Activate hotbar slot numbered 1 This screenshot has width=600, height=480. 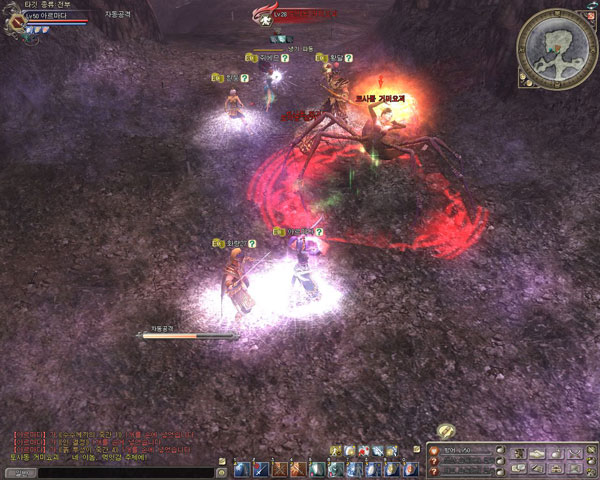242,468
